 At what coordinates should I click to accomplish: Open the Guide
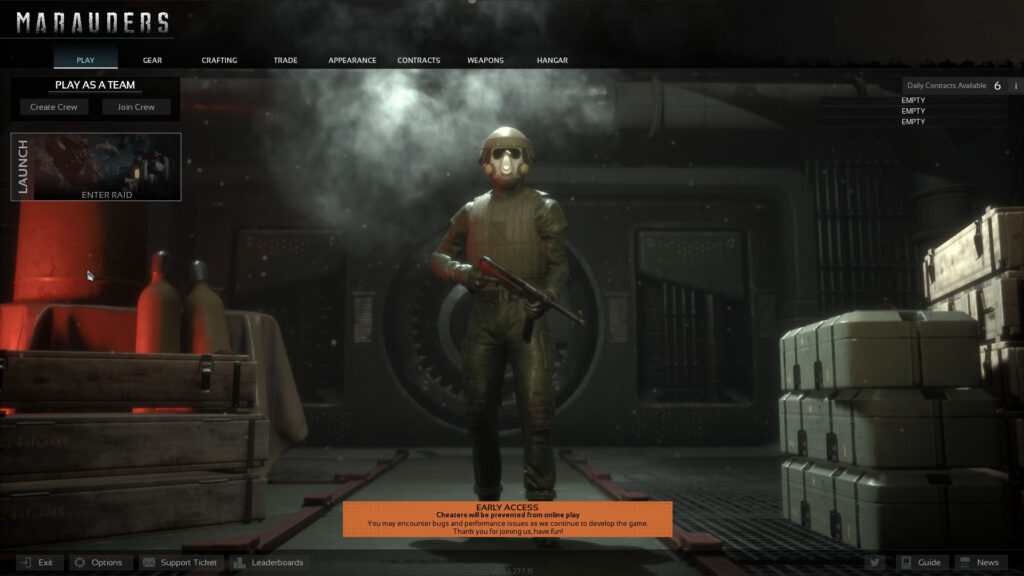point(920,563)
